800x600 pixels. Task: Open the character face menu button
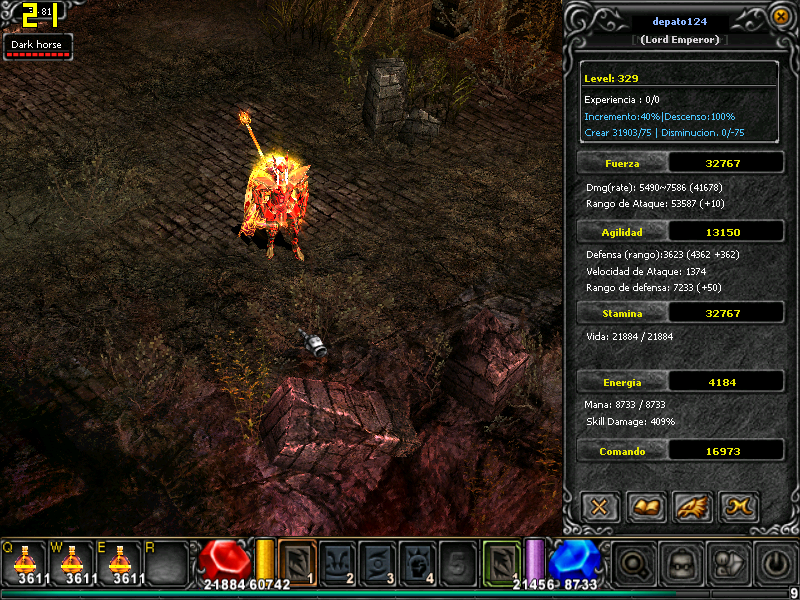coord(682,564)
